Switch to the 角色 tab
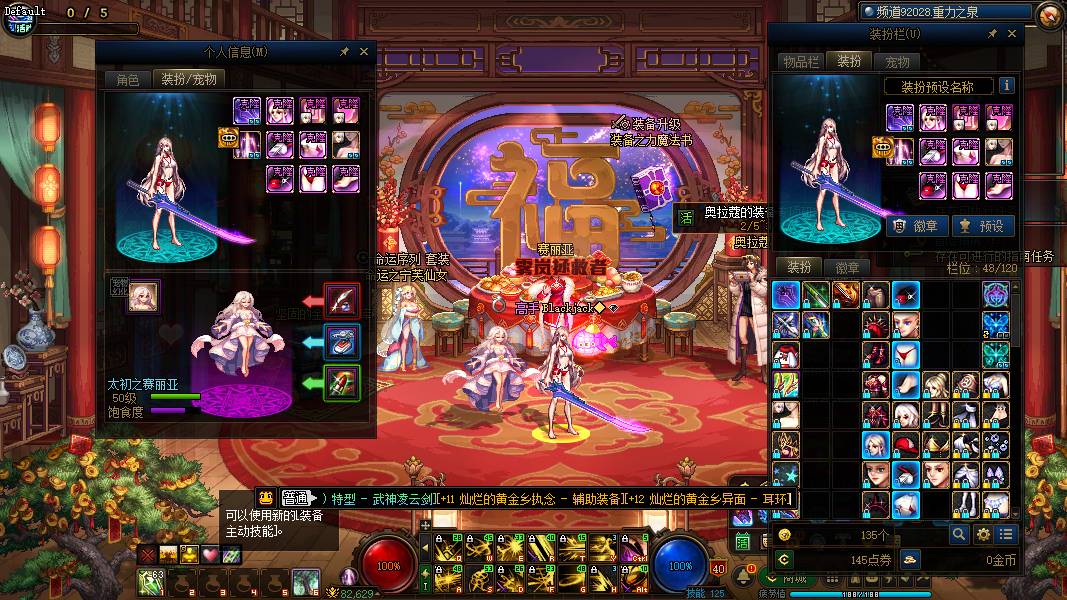Viewport: 1067px width, 600px height. [x=128, y=79]
